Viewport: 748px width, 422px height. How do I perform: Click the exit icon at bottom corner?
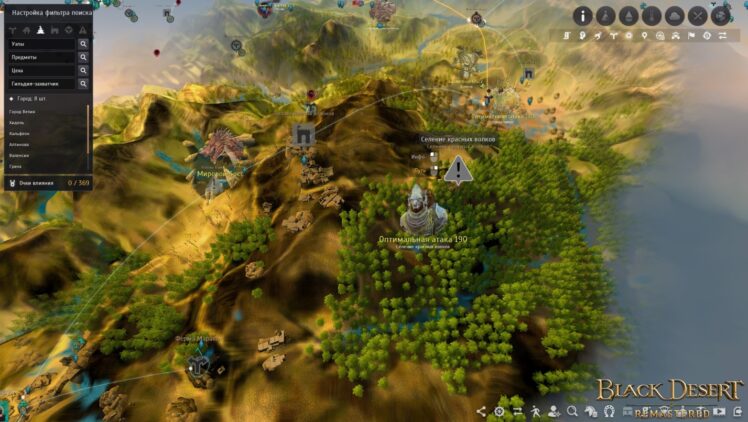point(735,411)
